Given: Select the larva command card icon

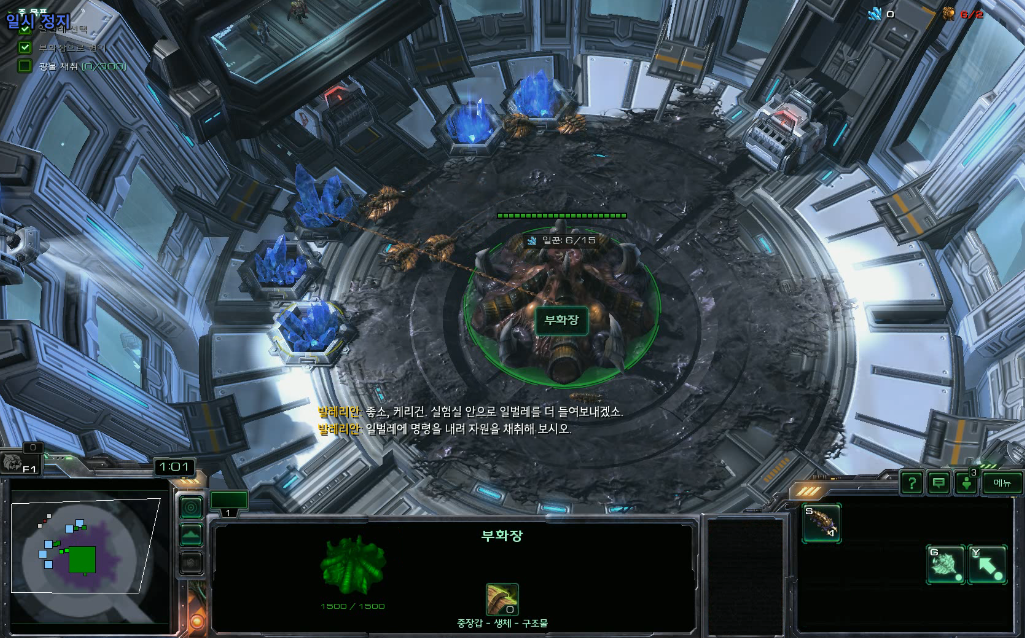Looking at the screenshot, I should click(x=821, y=523).
